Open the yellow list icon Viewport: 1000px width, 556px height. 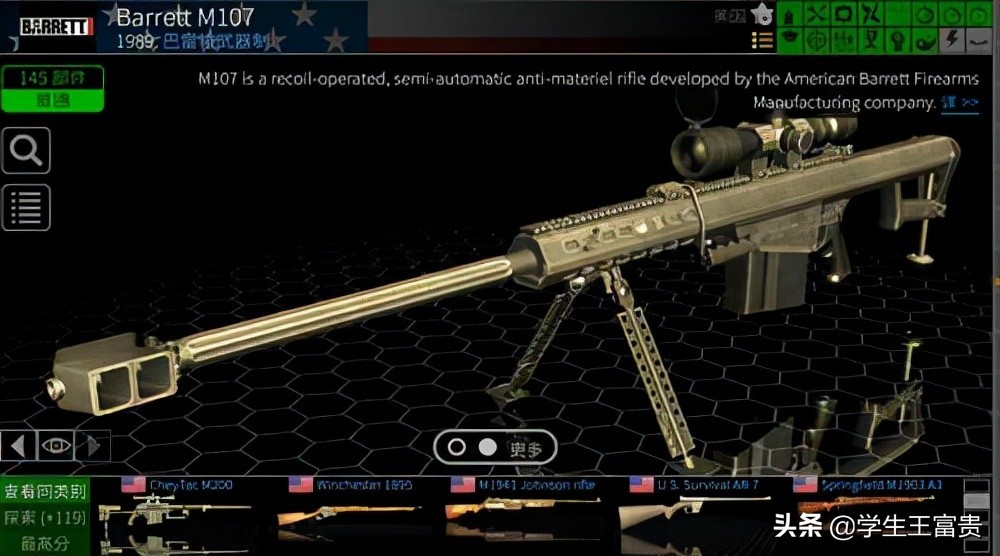point(762,40)
